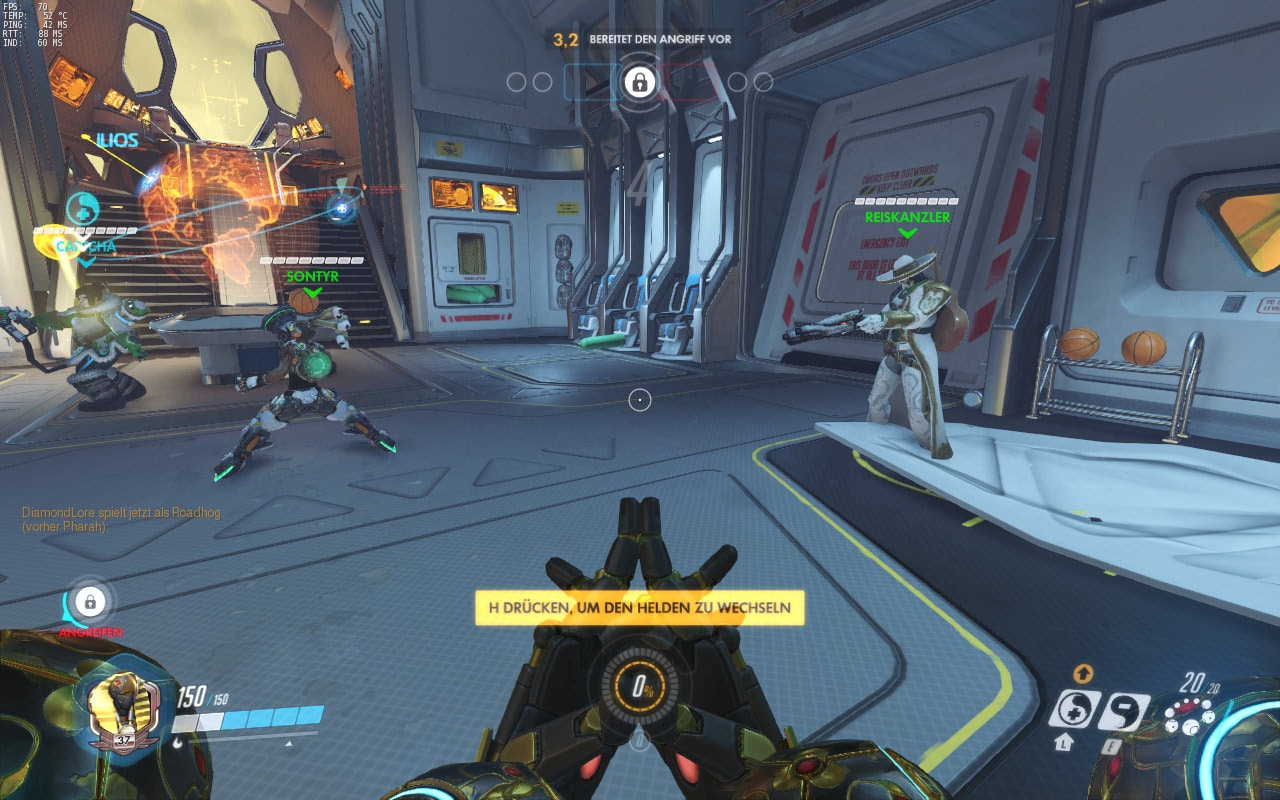This screenshot has height=800, width=1280.
Task: Click the 0% ultimate charge meter
Action: 639,687
